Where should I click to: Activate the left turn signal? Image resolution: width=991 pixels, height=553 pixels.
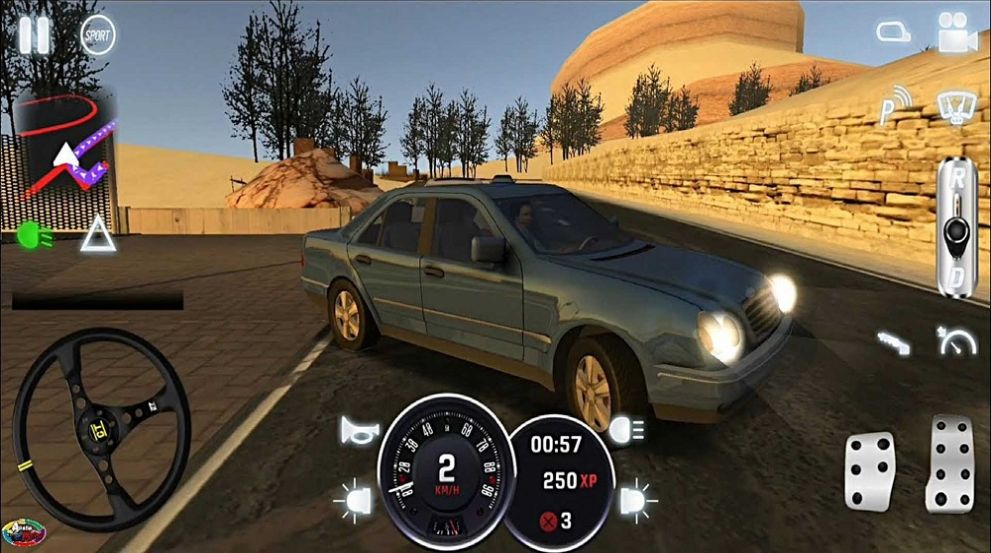click(357, 498)
